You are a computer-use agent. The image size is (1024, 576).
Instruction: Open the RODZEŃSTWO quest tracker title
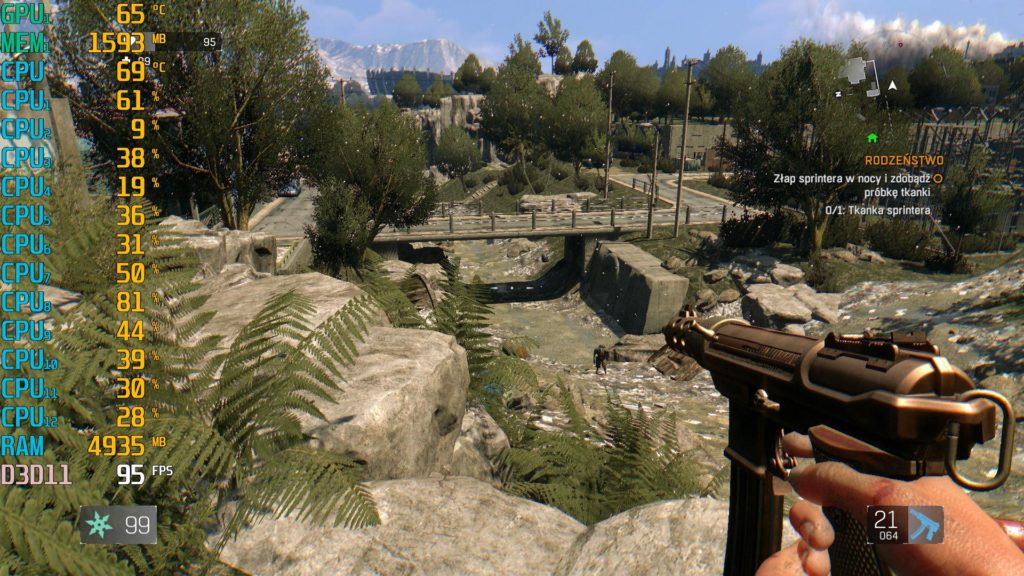[x=904, y=160]
